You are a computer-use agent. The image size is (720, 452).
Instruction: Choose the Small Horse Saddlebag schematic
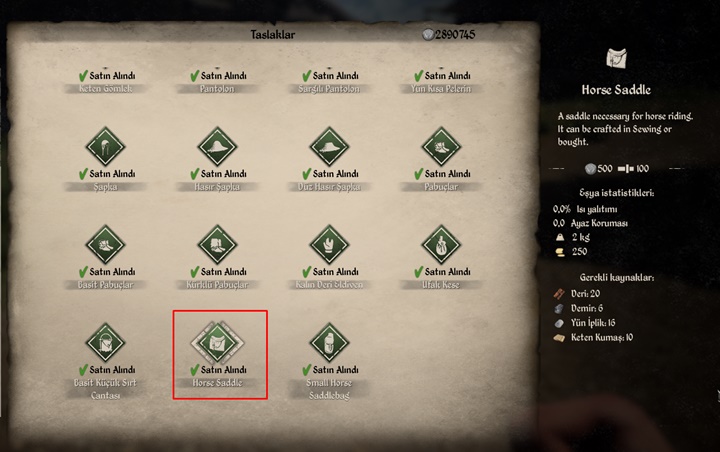point(329,343)
